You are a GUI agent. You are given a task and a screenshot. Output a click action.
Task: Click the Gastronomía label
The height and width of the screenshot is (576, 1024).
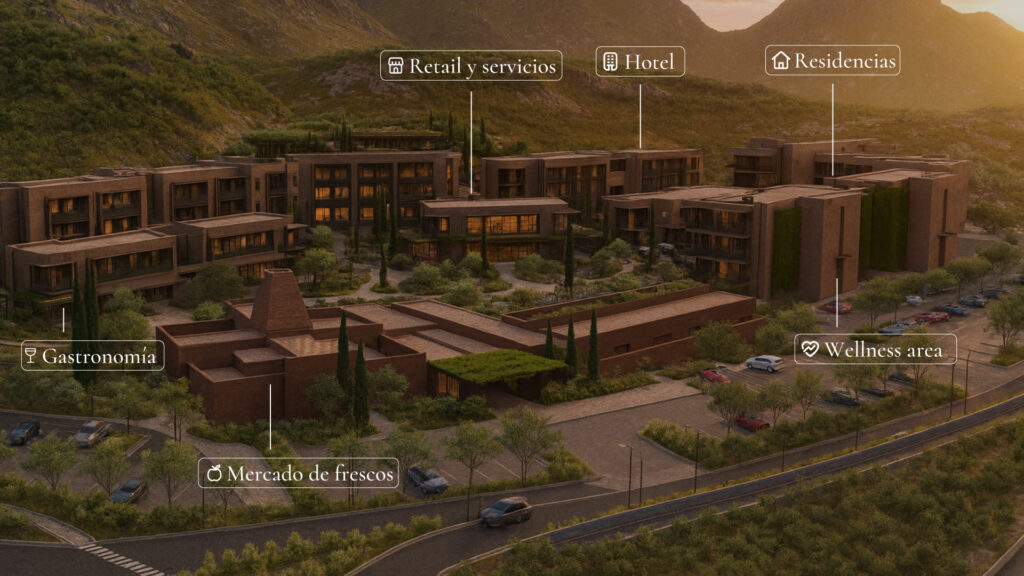93,355
